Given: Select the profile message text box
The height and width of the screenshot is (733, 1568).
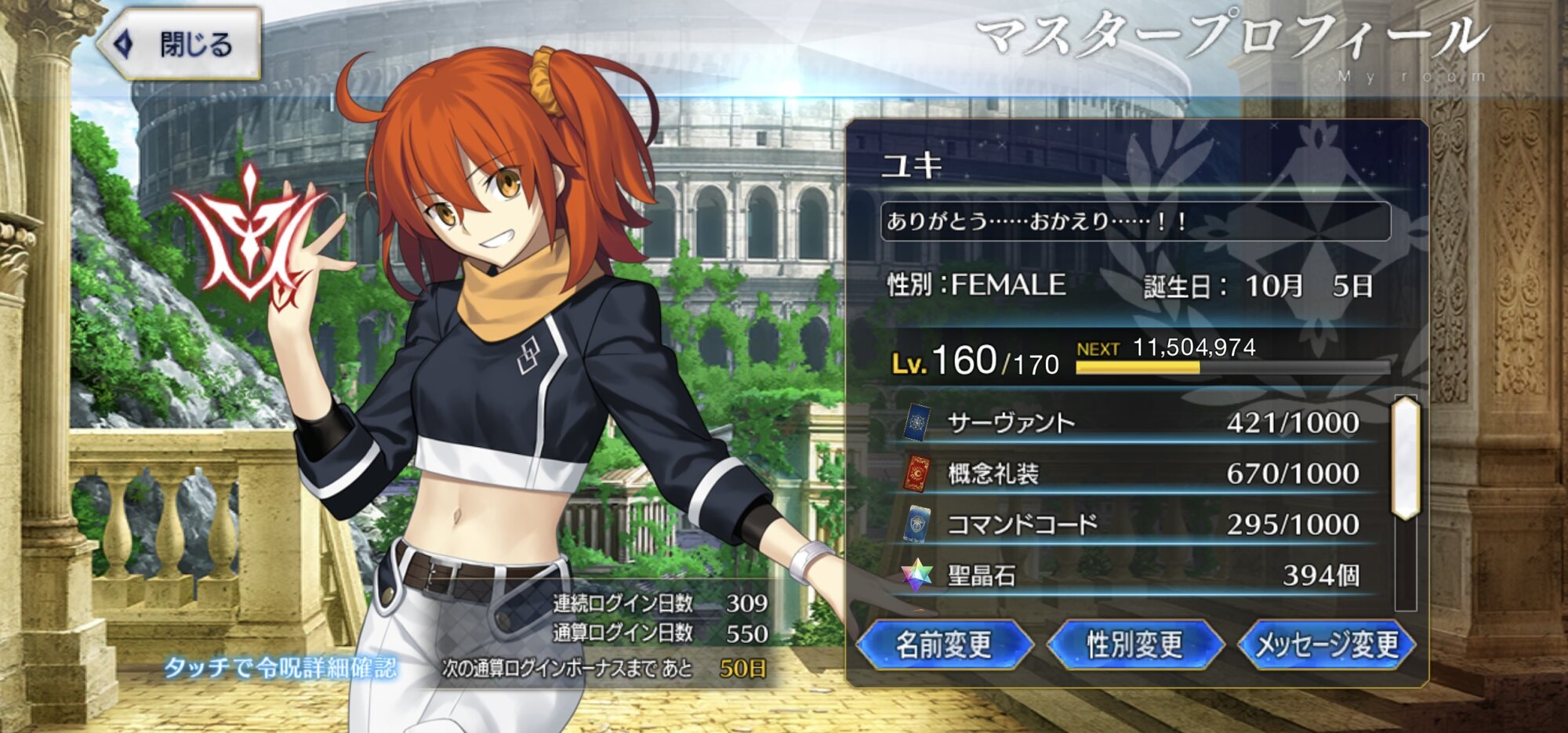Looking at the screenshot, I should tap(1134, 221).
